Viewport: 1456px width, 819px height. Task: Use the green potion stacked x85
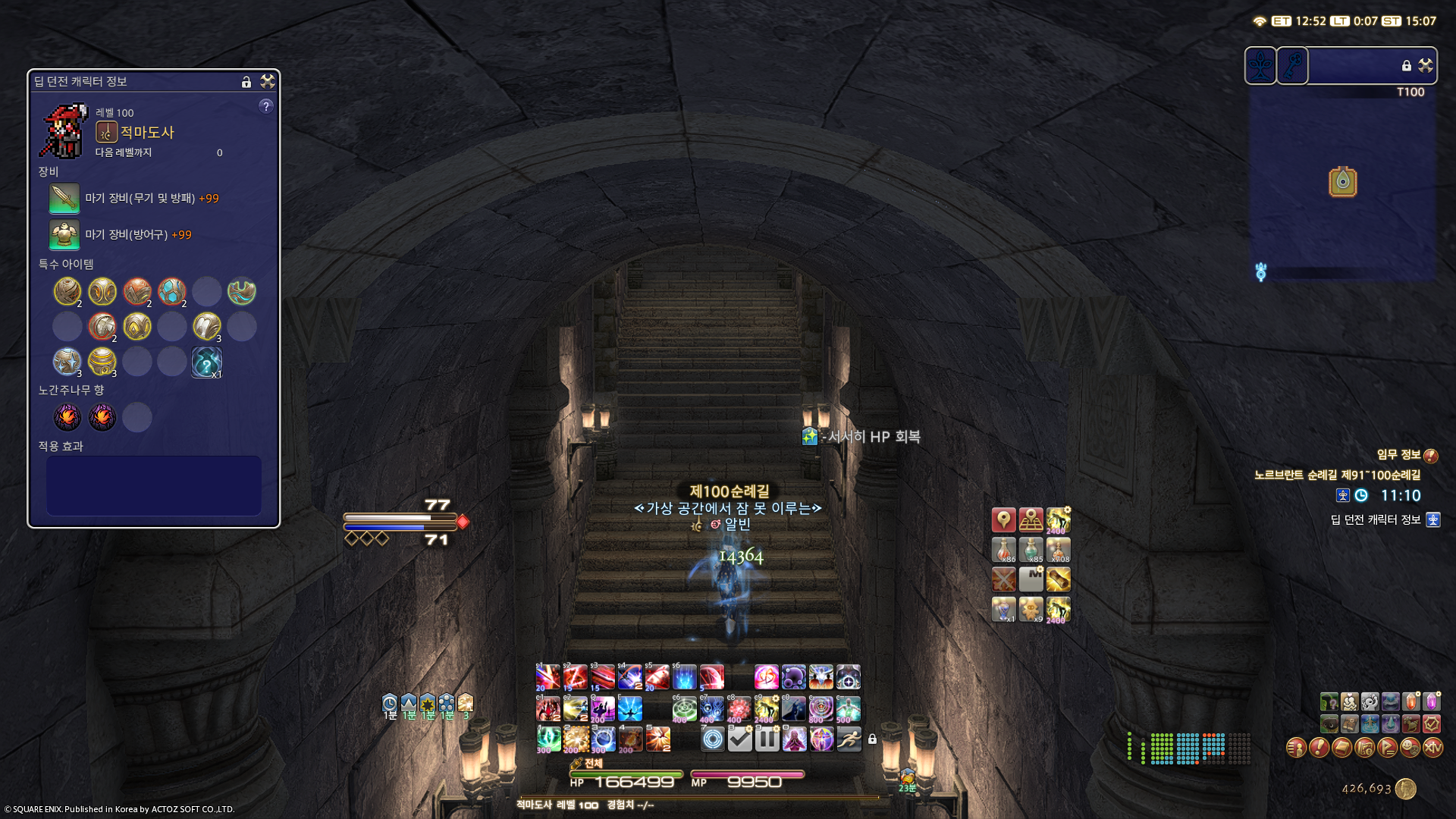pos(1031,550)
